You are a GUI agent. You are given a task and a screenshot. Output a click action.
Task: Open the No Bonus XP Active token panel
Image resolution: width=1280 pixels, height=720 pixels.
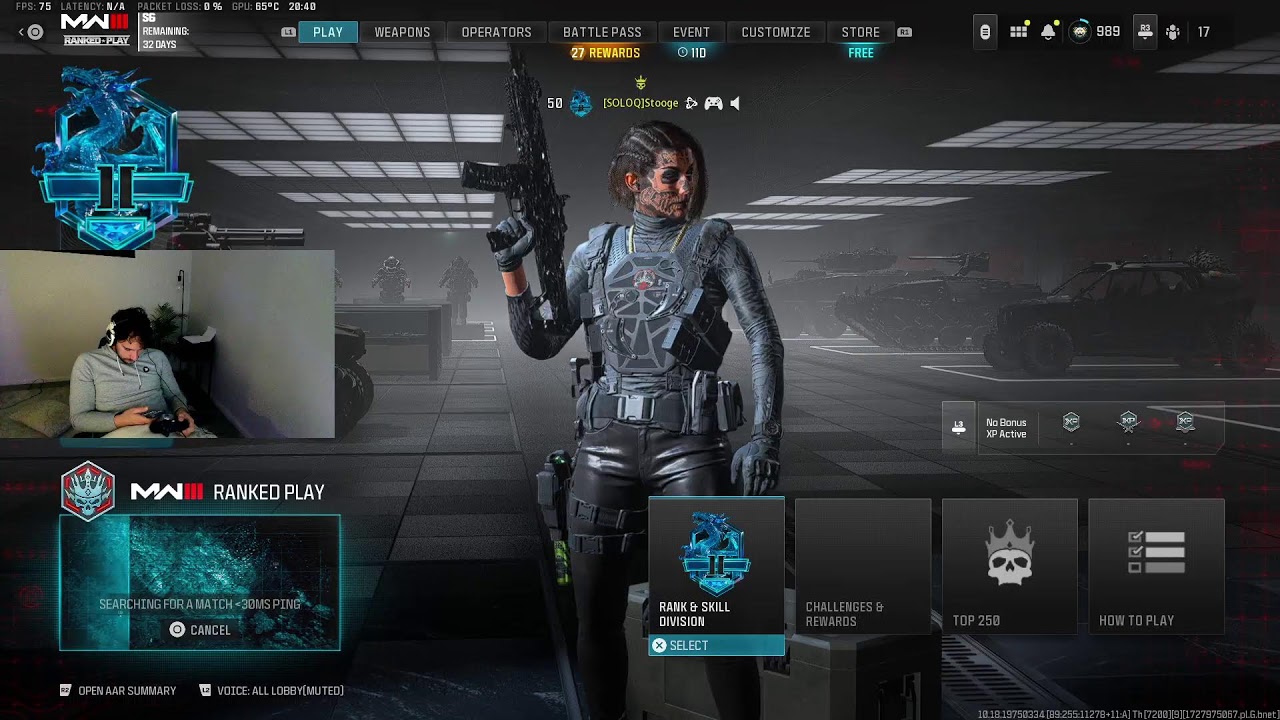pyautogui.click(x=1005, y=428)
